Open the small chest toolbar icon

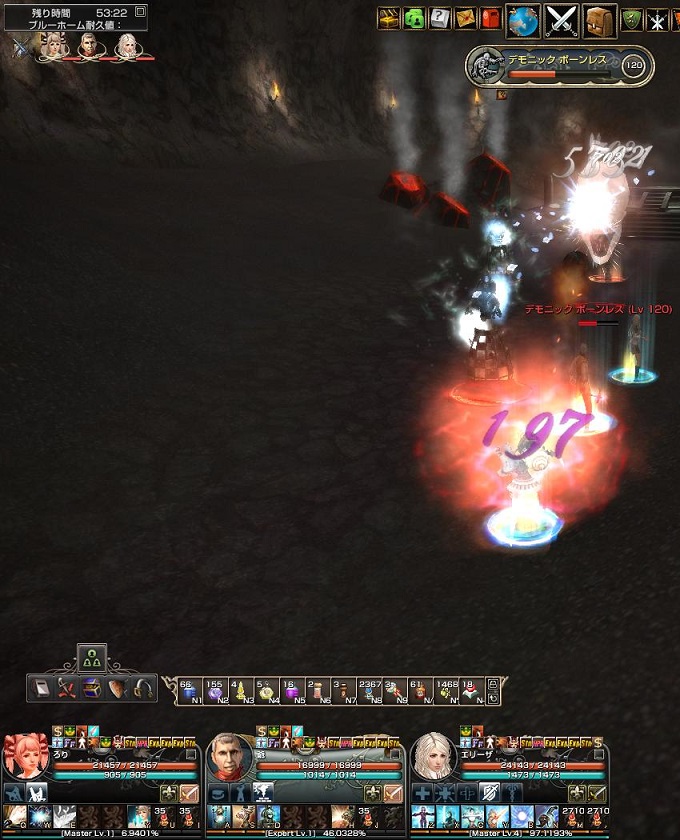[x=92, y=688]
